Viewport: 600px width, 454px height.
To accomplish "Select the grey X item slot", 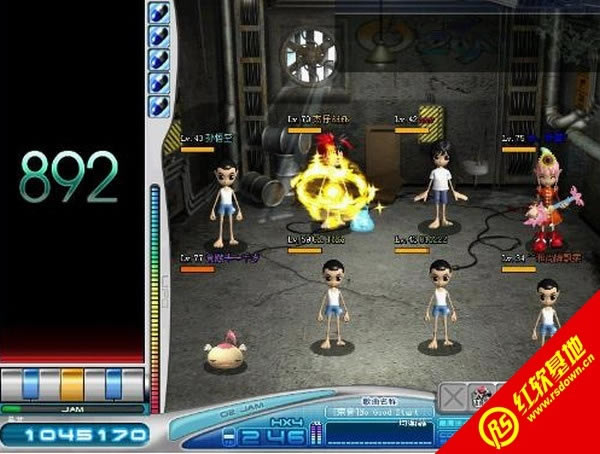I will click(454, 394).
